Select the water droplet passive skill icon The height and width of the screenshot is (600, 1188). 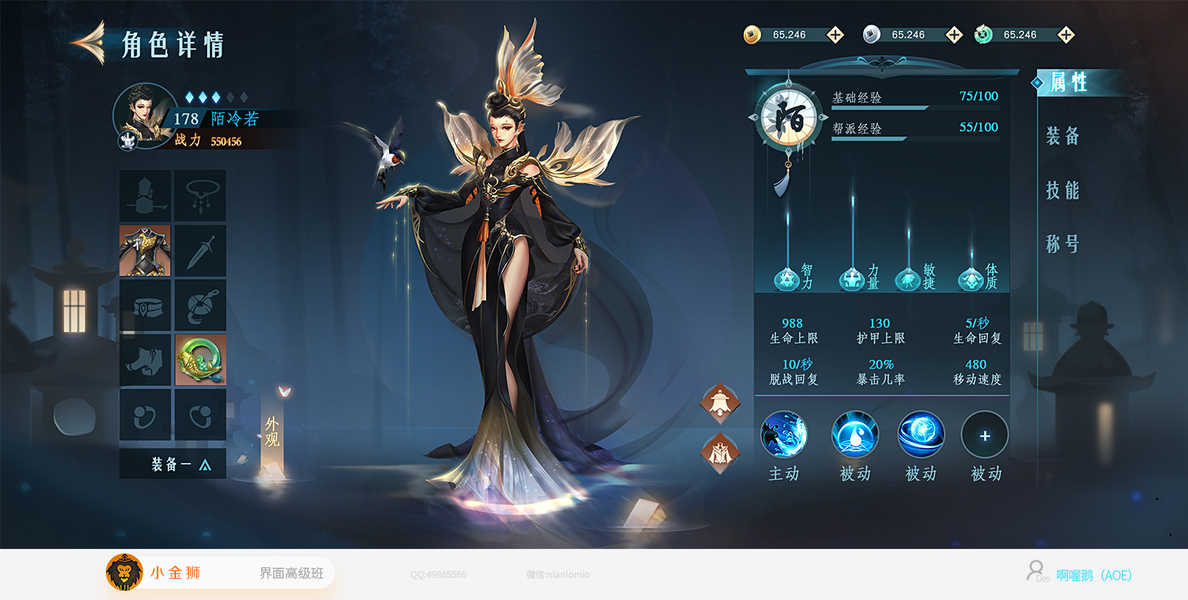click(x=855, y=435)
